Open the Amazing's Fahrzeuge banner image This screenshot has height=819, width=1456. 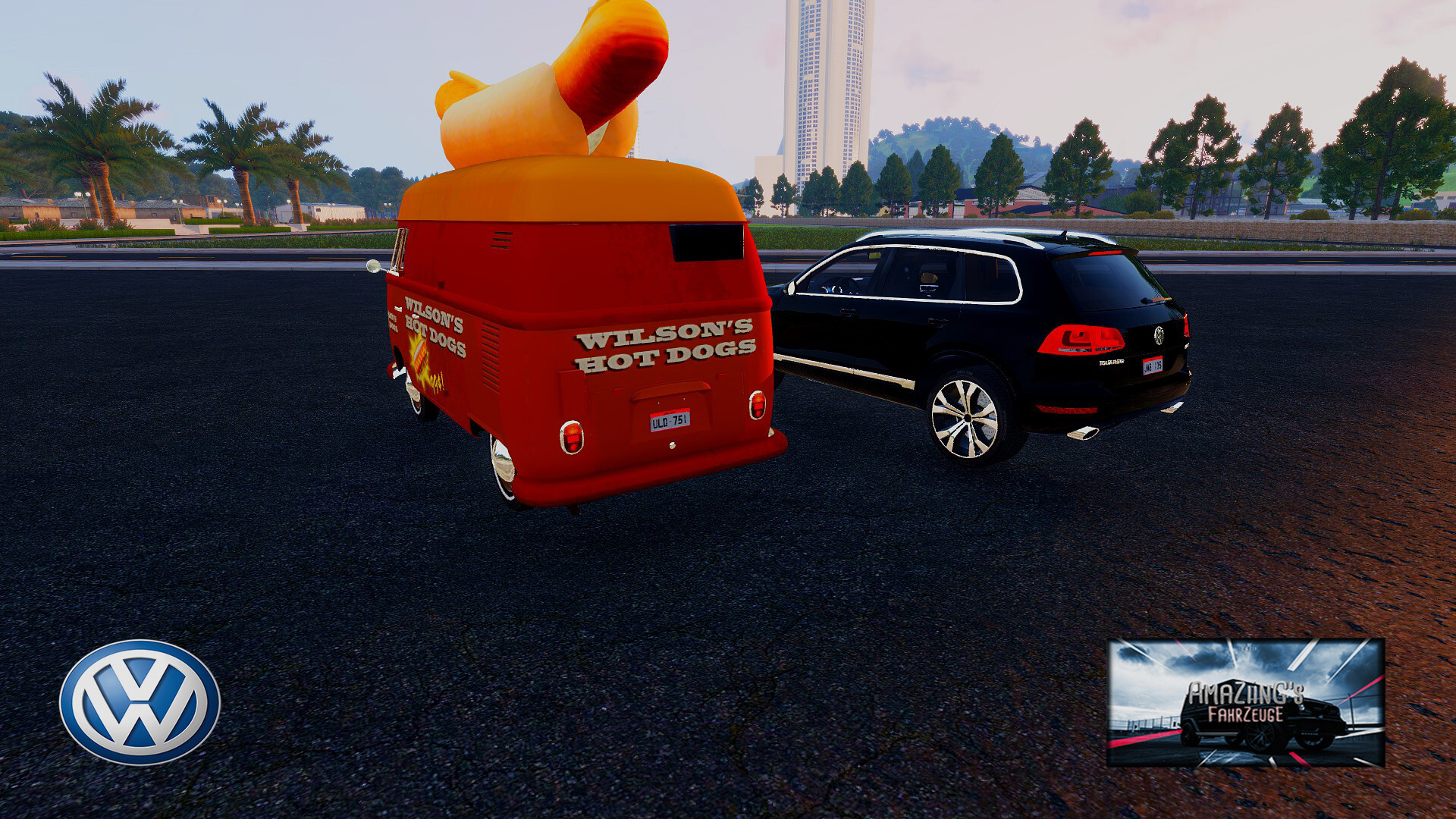tap(1245, 702)
